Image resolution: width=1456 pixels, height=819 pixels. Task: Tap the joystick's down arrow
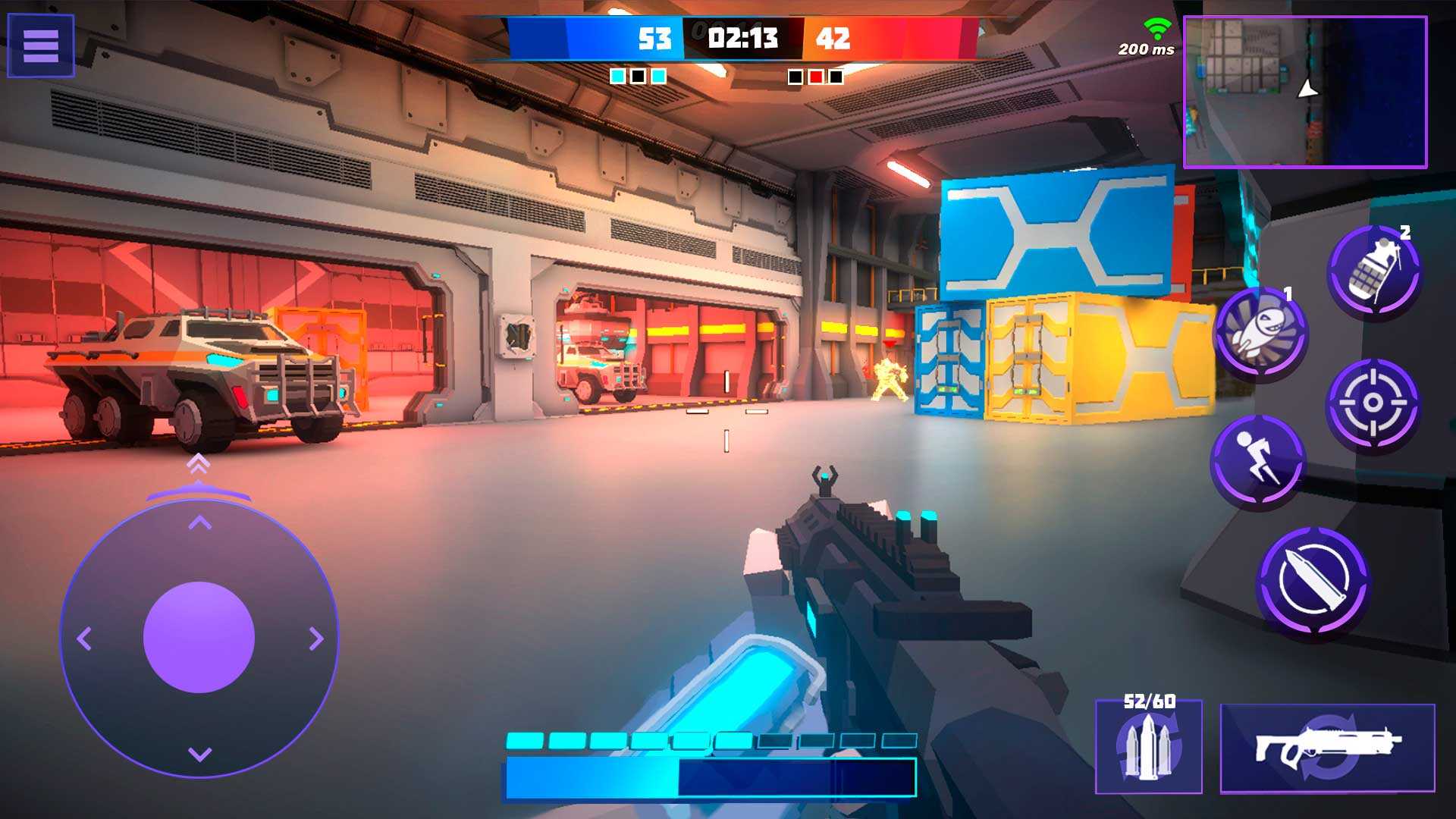click(x=199, y=755)
